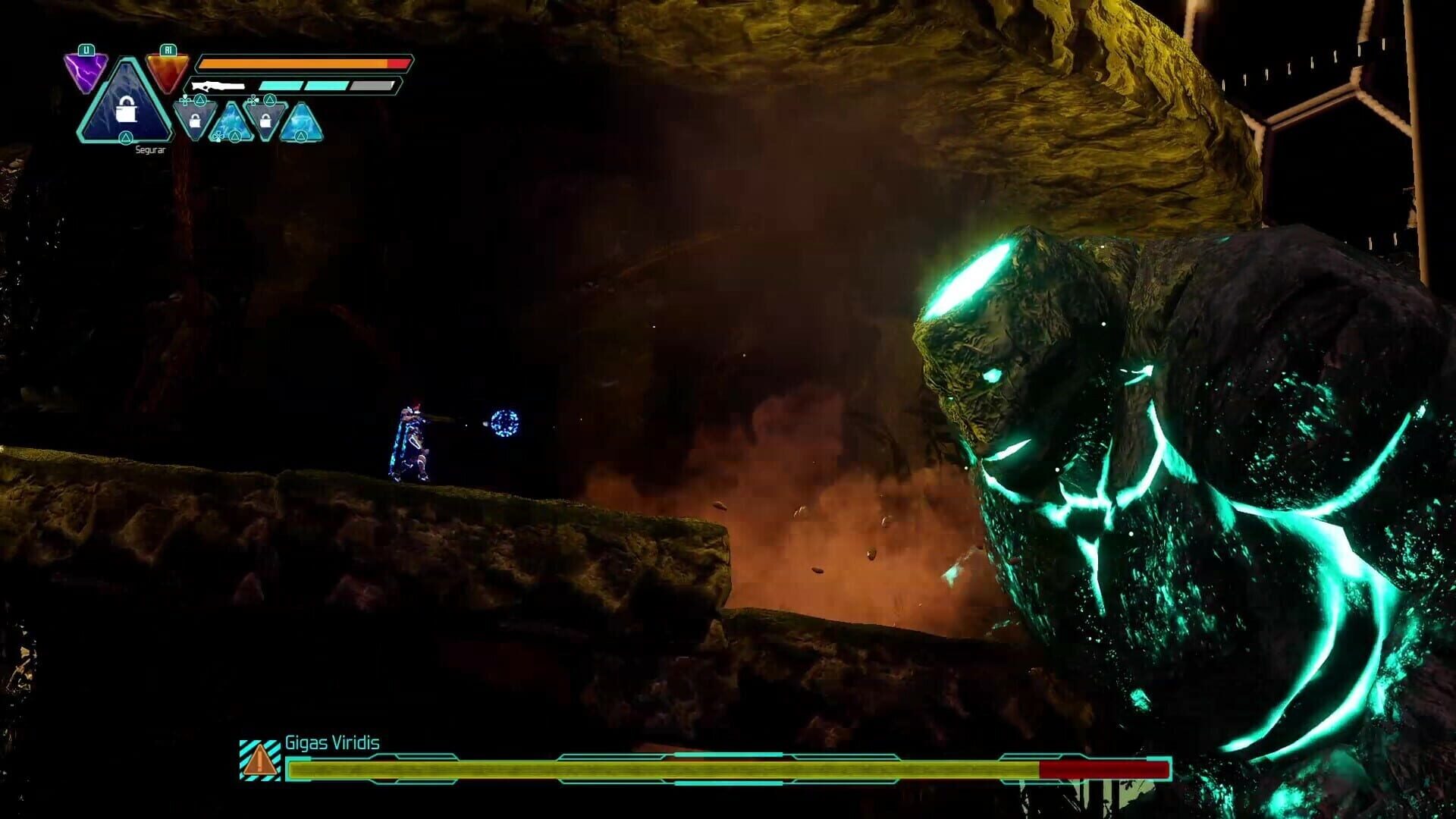Click the shotgun weapon icon in the HUD
Image resolution: width=1456 pixels, height=819 pixels.
point(218,86)
